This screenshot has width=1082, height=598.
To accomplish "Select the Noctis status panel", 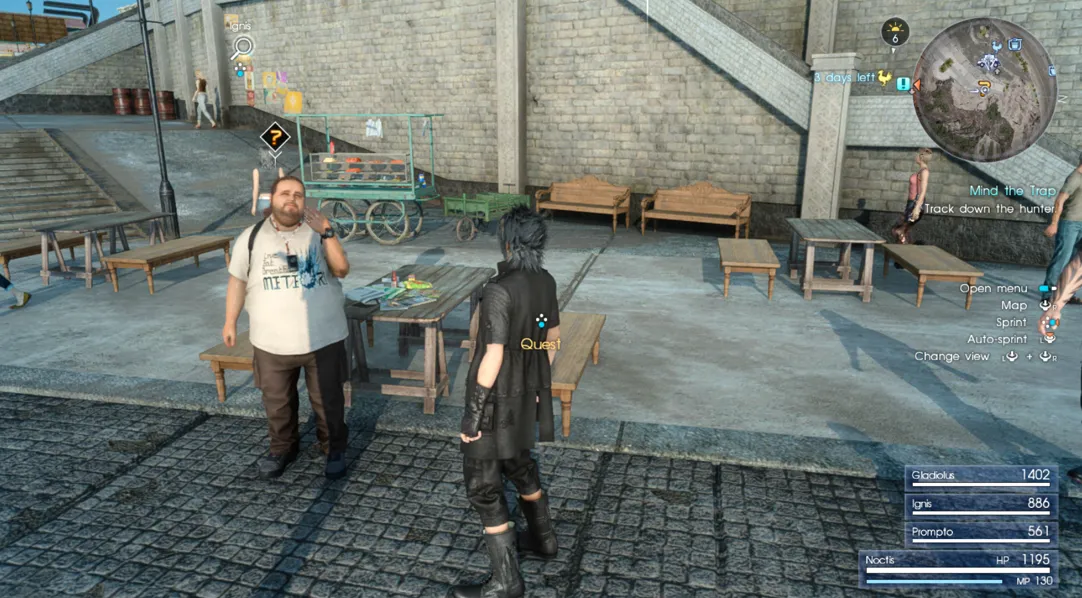I will tap(958, 568).
